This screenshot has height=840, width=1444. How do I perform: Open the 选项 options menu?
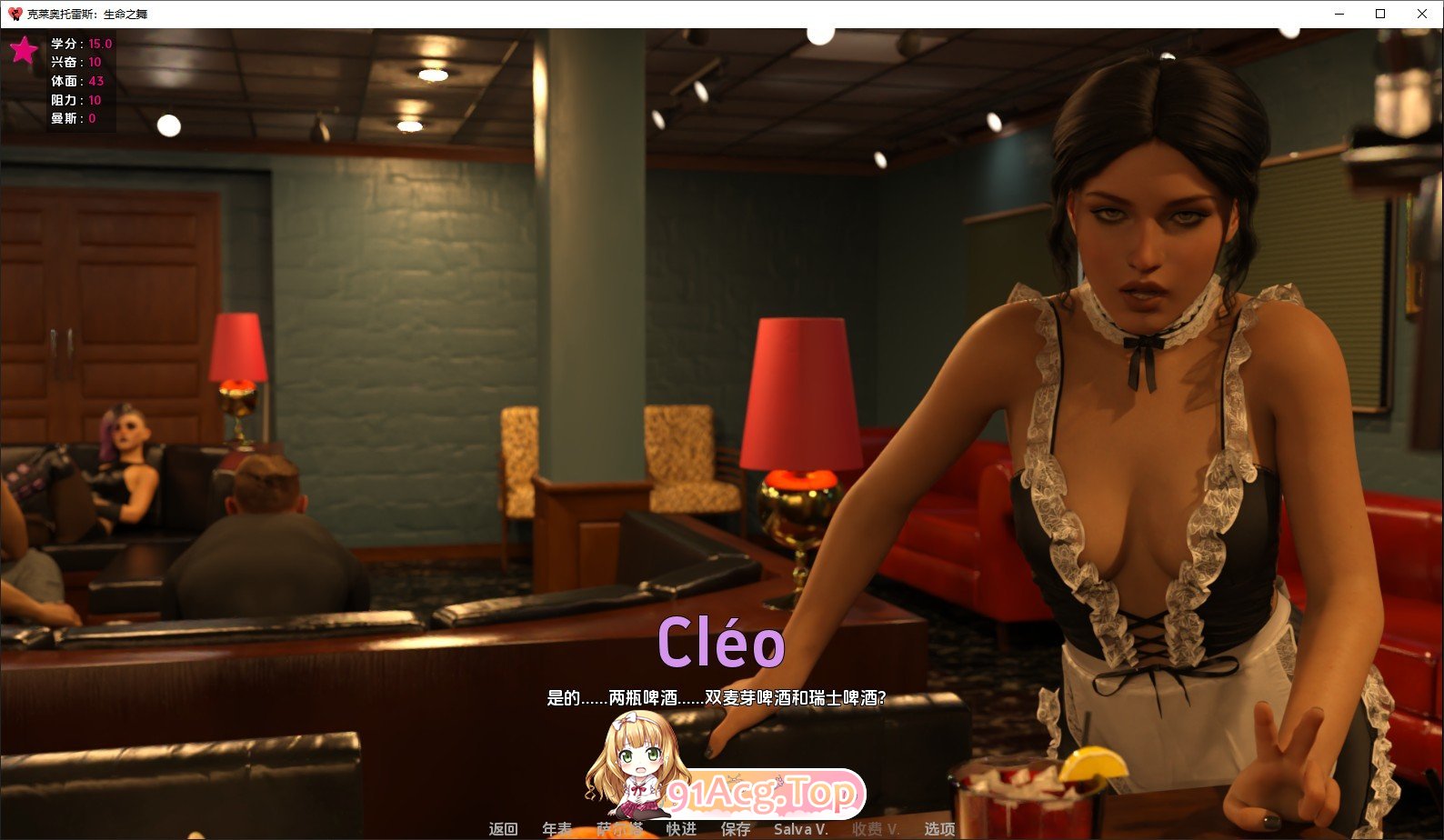coord(939,828)
